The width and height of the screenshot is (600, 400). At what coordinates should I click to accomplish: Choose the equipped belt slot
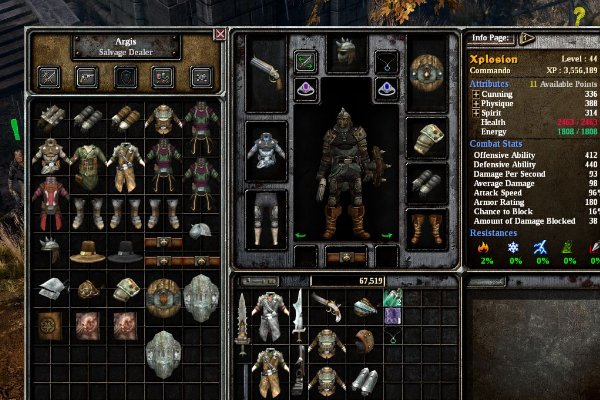click(343, 256)
